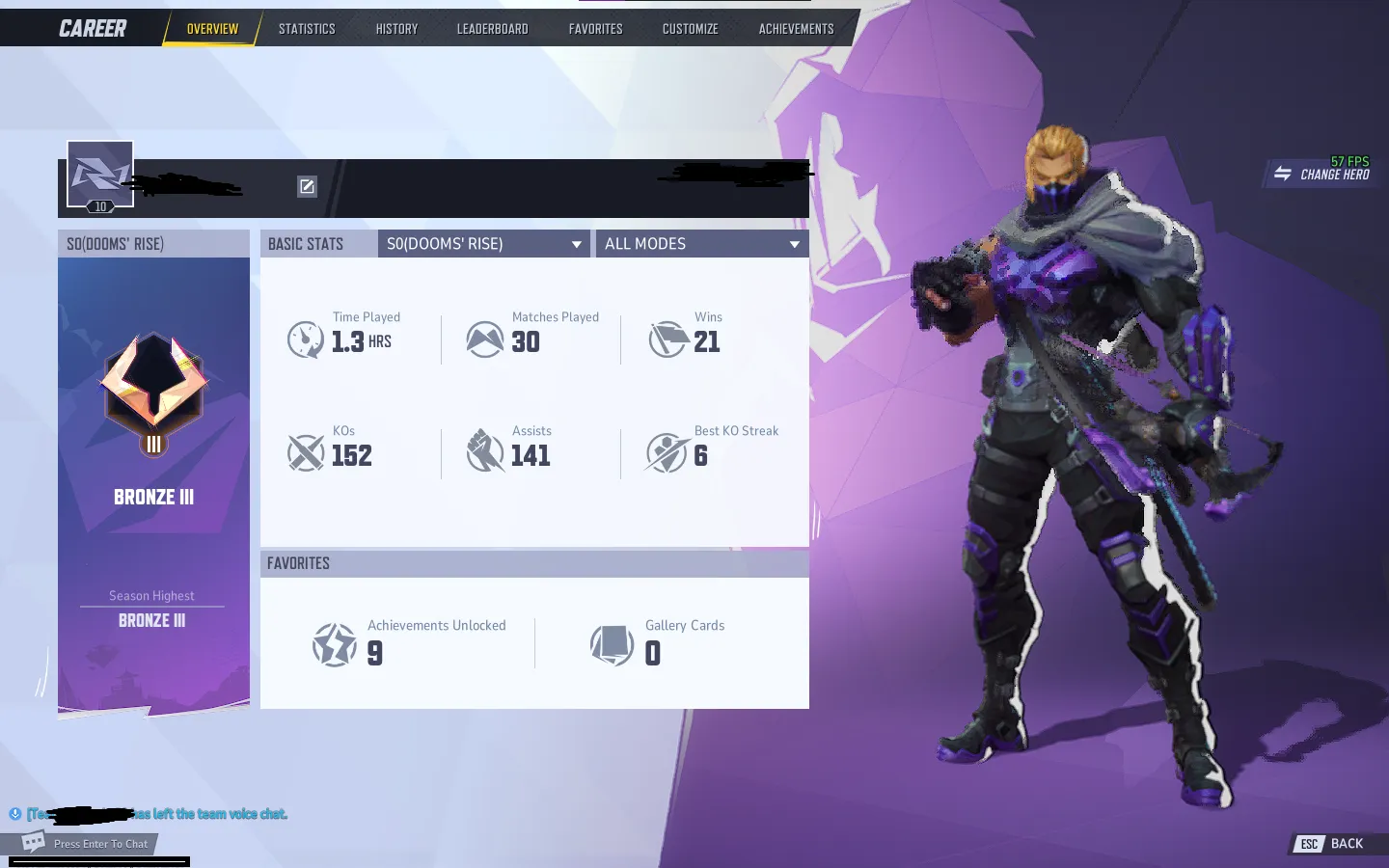Select the Assists icon

485,453
